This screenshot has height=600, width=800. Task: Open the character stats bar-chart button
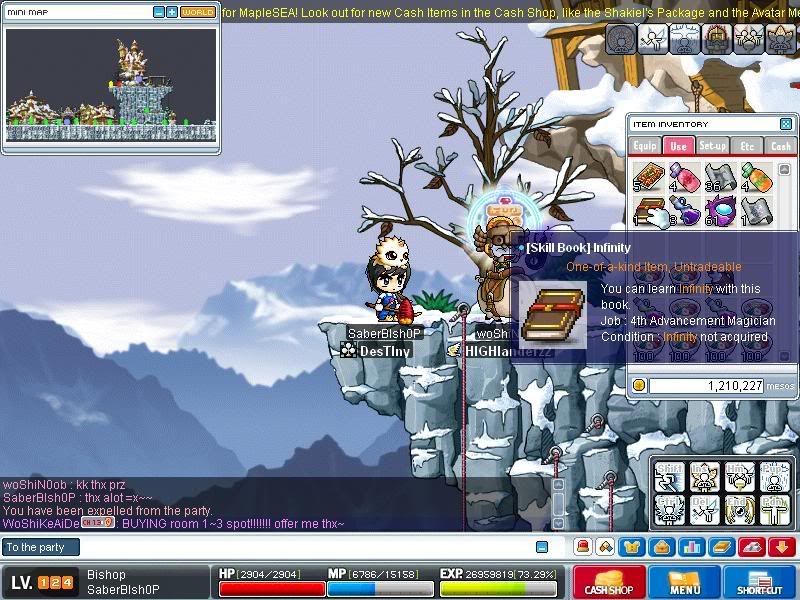(690, 547)
